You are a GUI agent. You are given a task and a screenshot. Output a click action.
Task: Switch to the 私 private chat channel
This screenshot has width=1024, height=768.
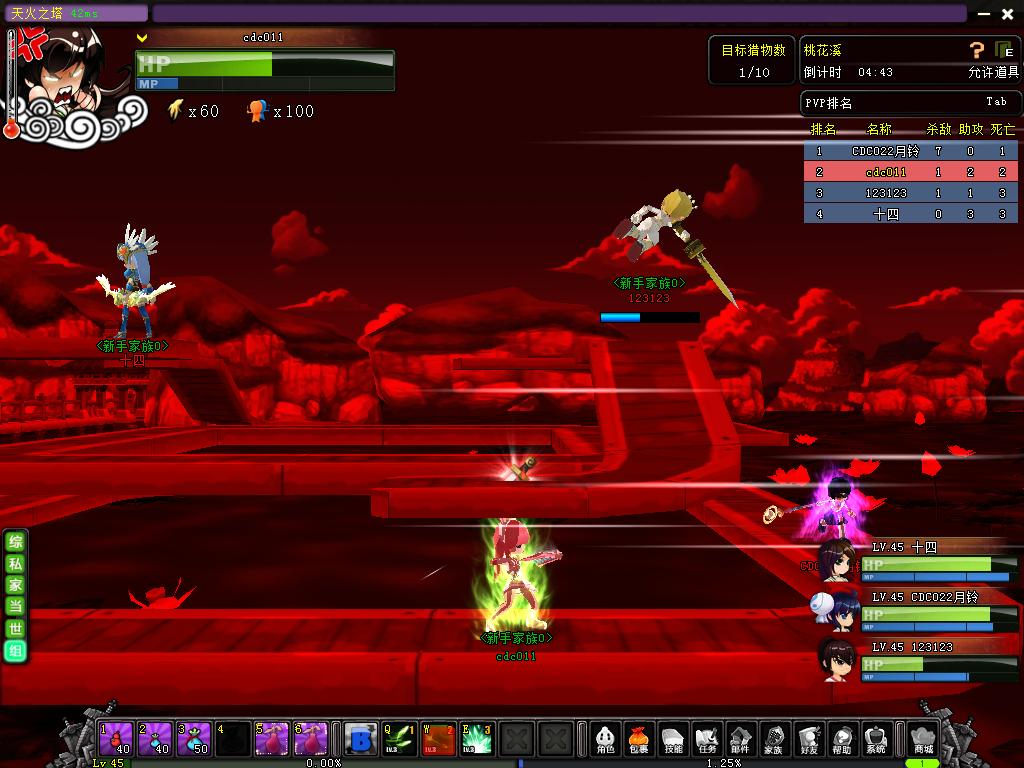click(x=15, y=563)
